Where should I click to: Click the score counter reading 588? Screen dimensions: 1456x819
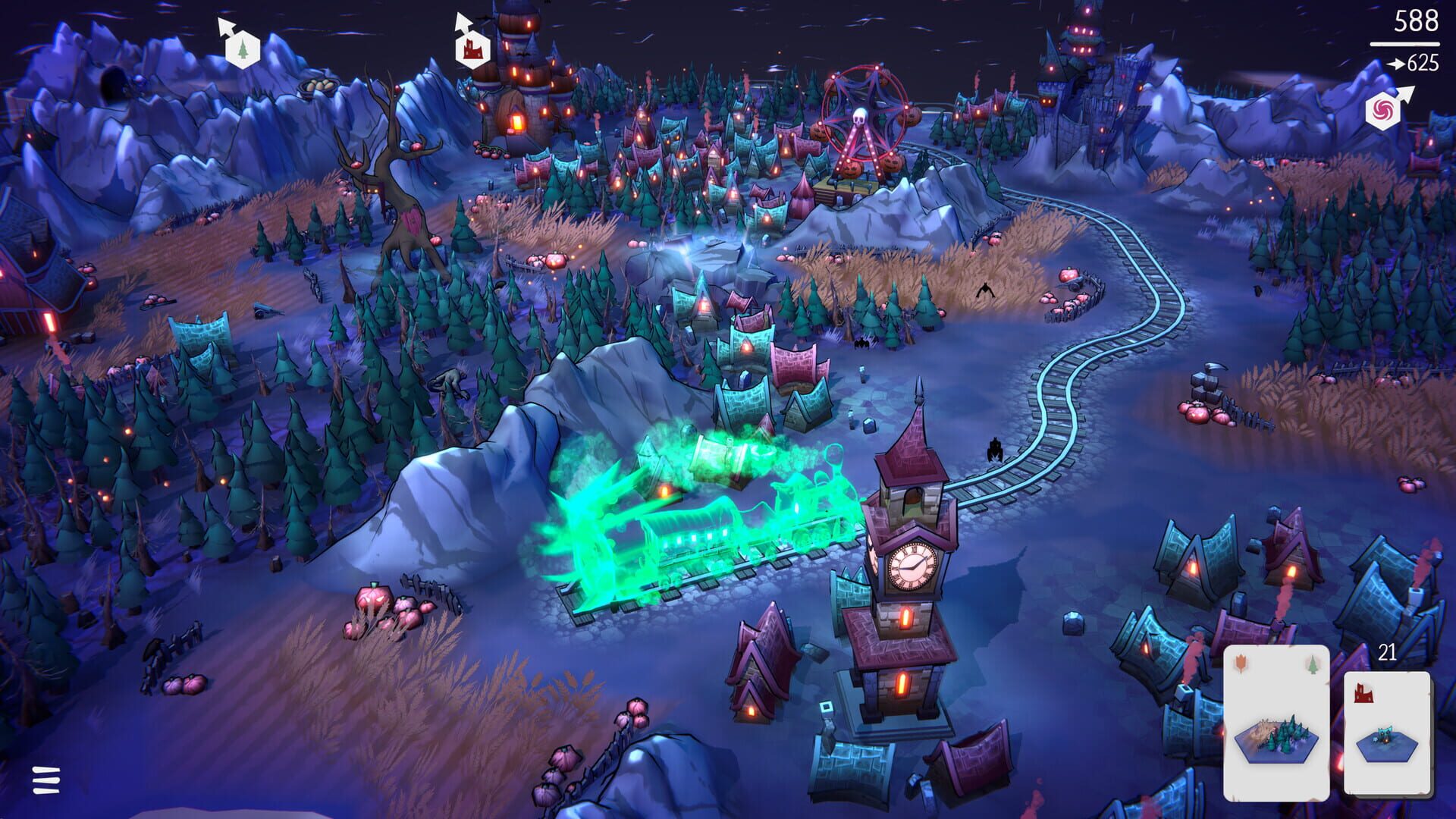(x=1416, y=21)
